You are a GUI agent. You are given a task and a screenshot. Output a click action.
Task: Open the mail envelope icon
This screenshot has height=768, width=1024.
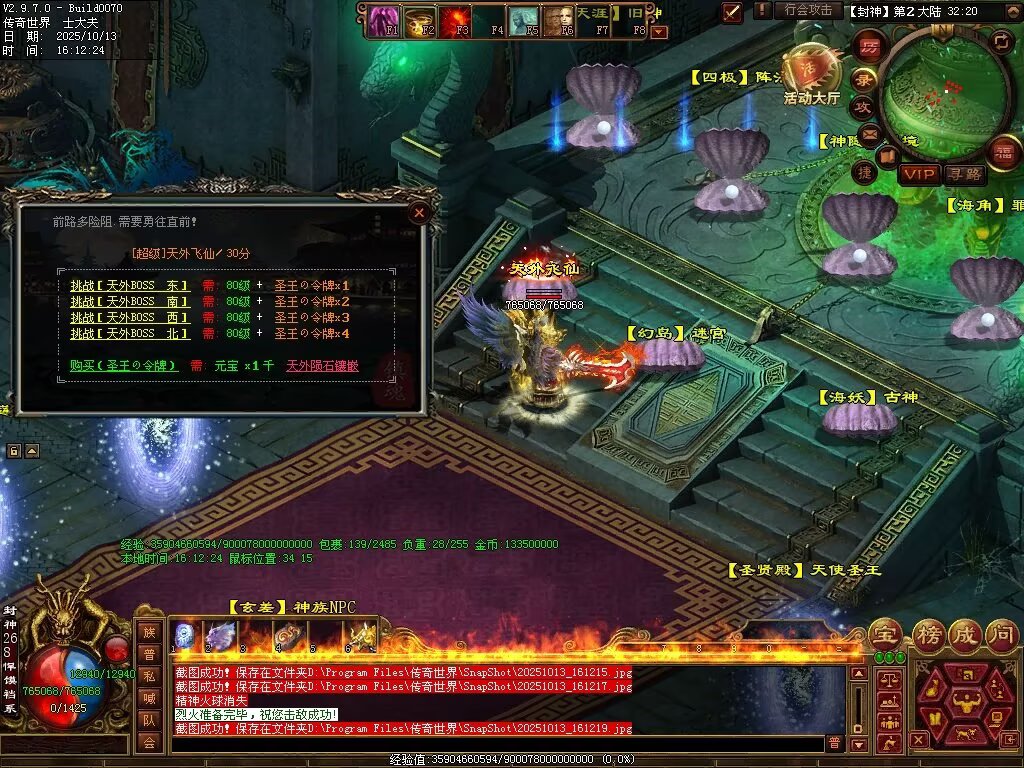click(x=868, y=133)
